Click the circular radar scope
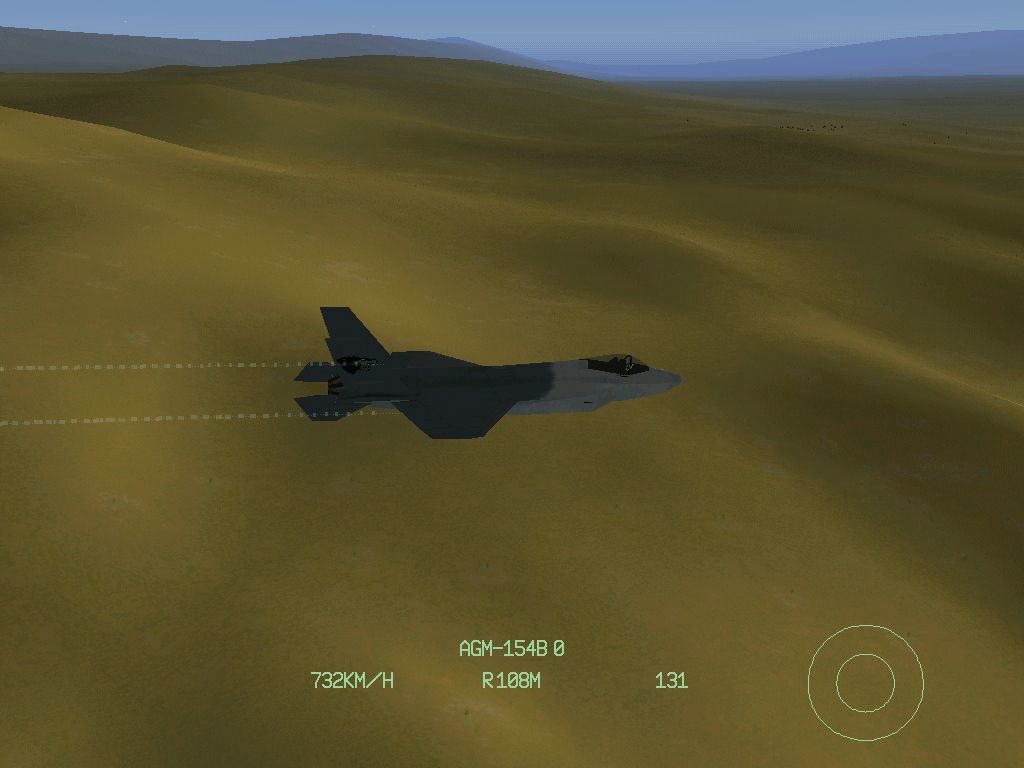 pyautogui.click(x=865, y=683)
